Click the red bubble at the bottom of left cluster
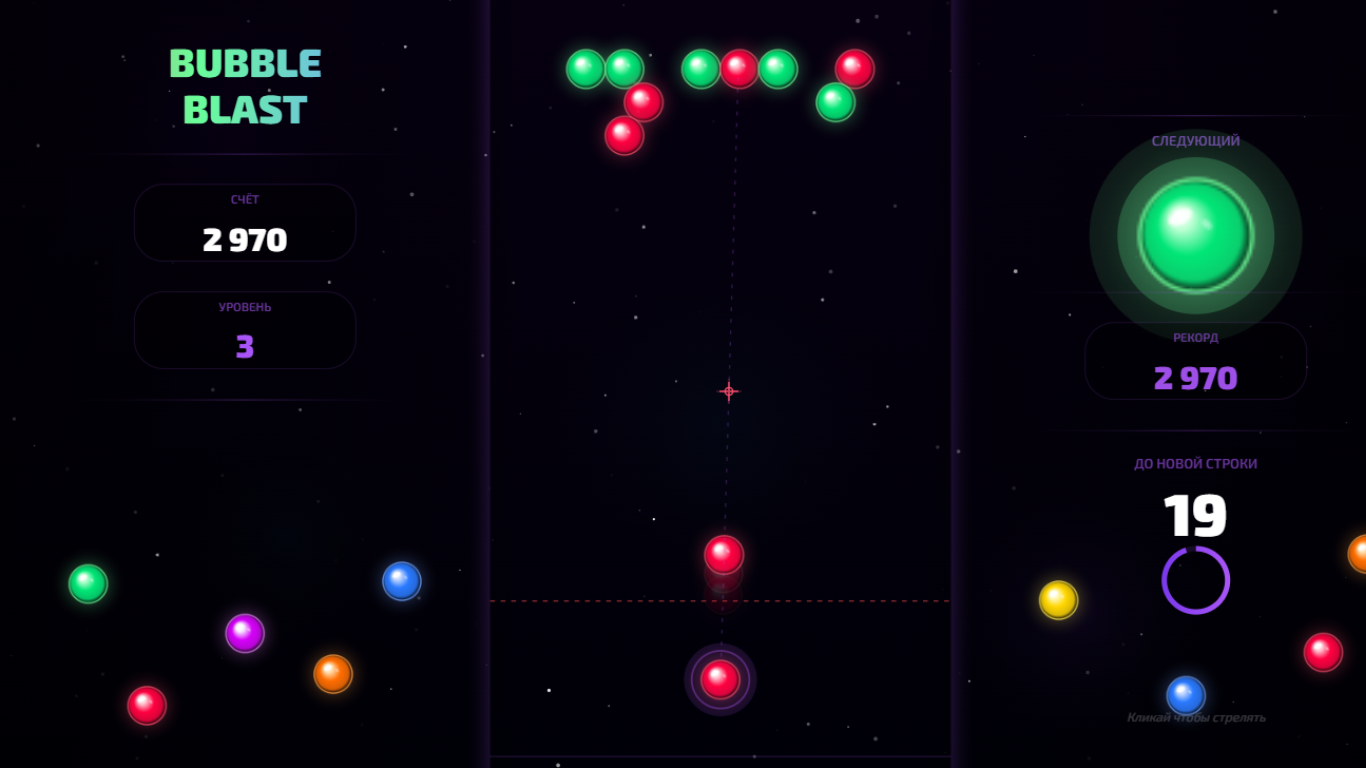1366x768 pixels. pos(623,135)
